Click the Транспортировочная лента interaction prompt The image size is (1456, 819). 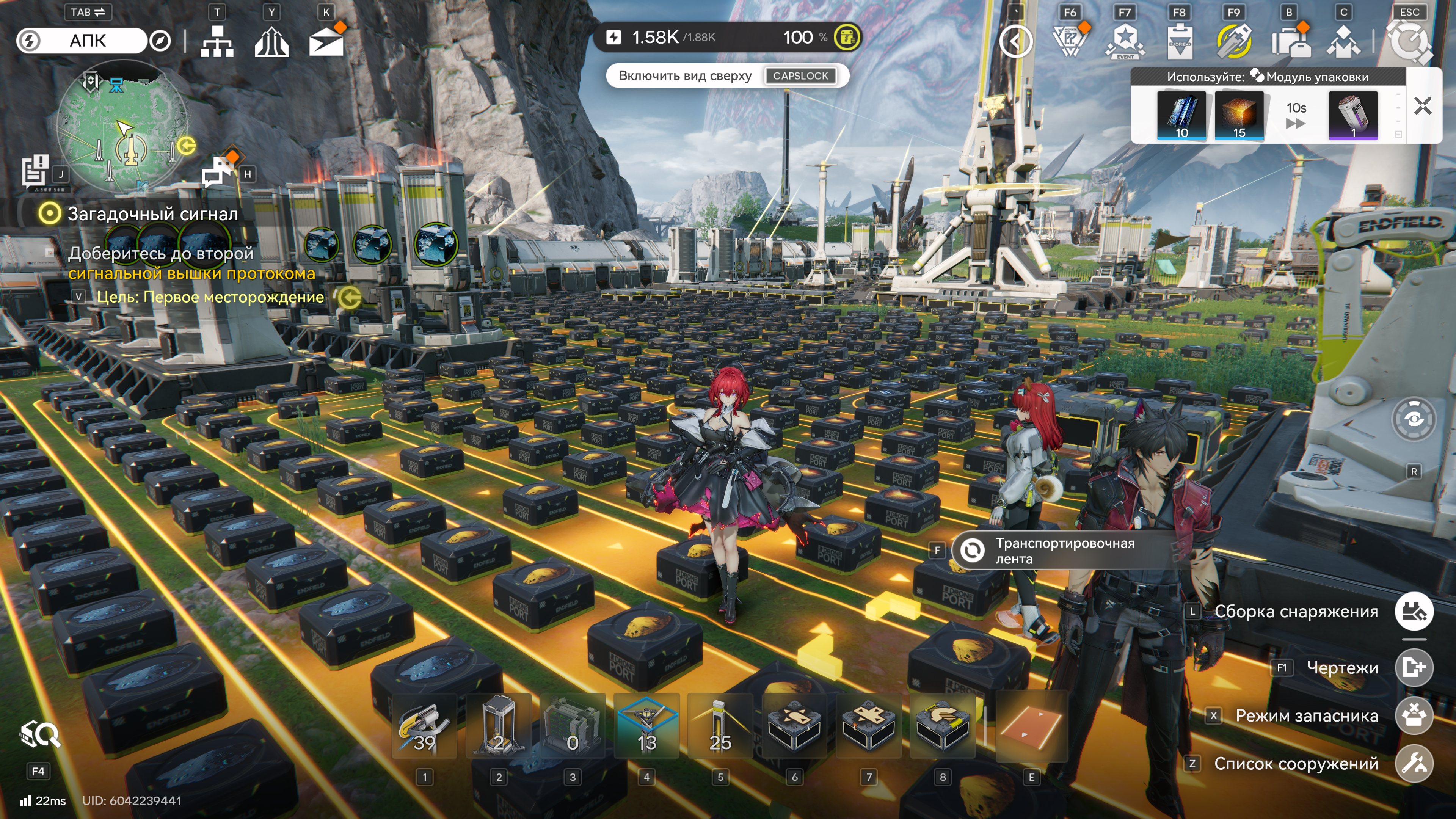tap(1062, 551)
